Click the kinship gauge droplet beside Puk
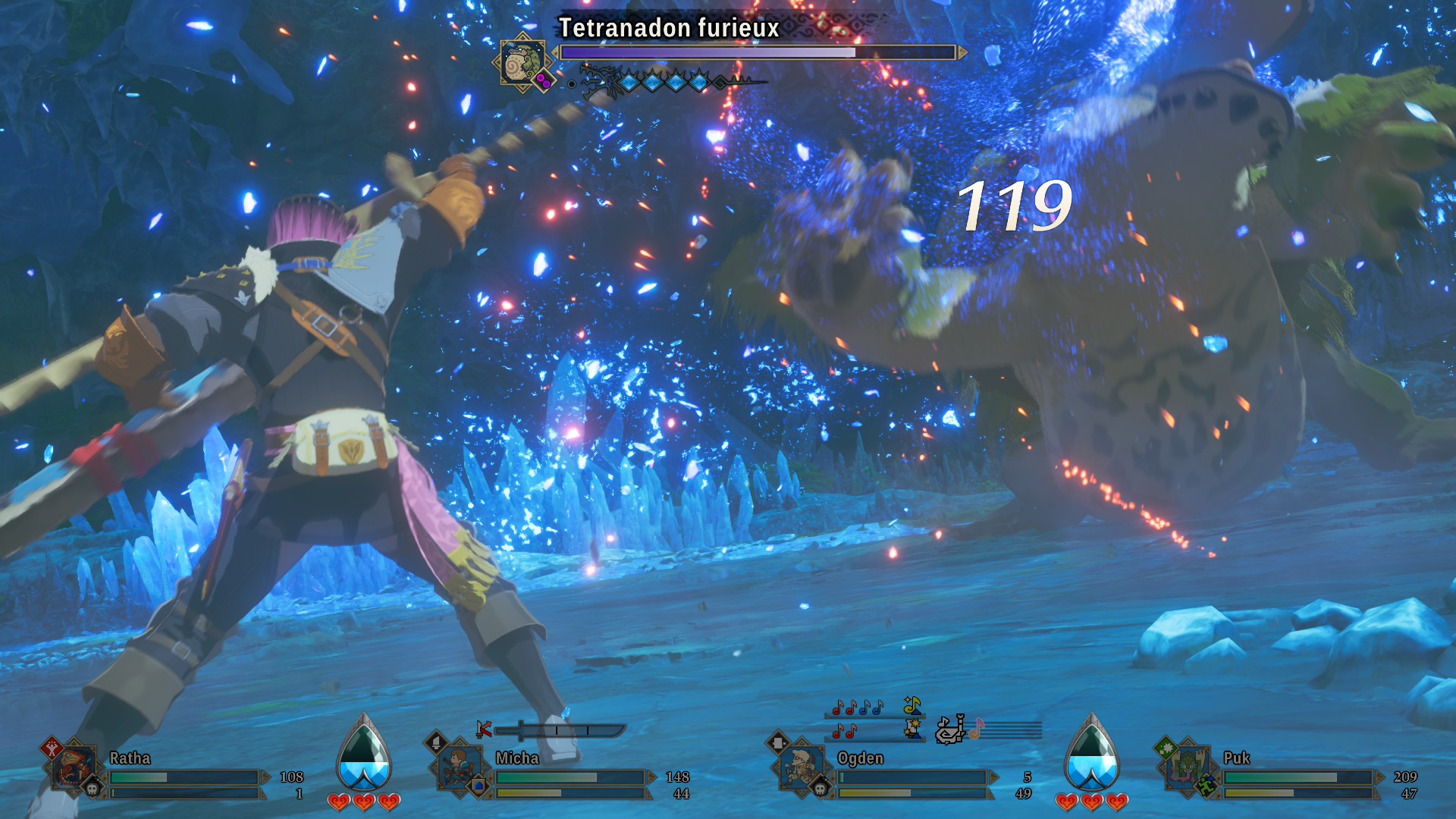 tap(1091, 755)
